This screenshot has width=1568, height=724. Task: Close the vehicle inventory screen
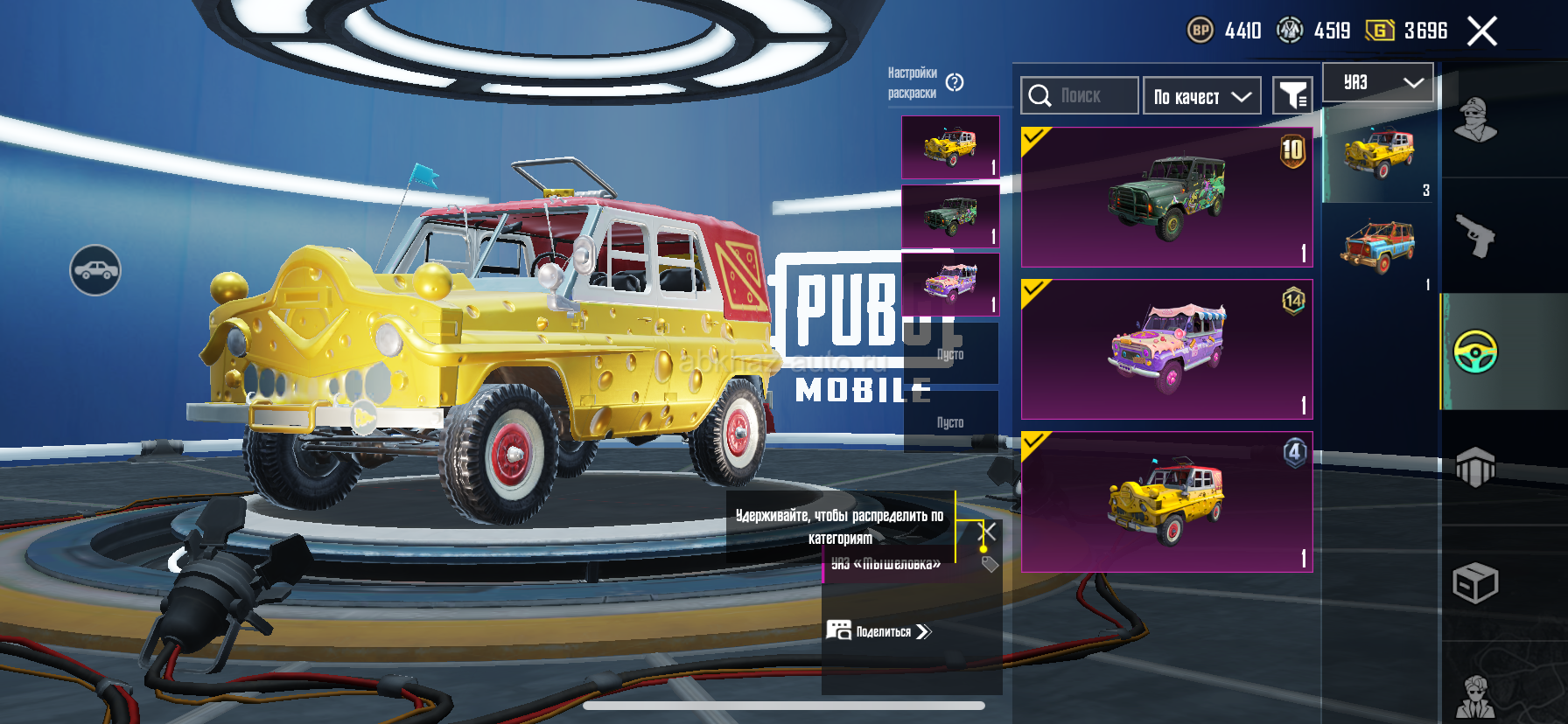pos(1481,31)
